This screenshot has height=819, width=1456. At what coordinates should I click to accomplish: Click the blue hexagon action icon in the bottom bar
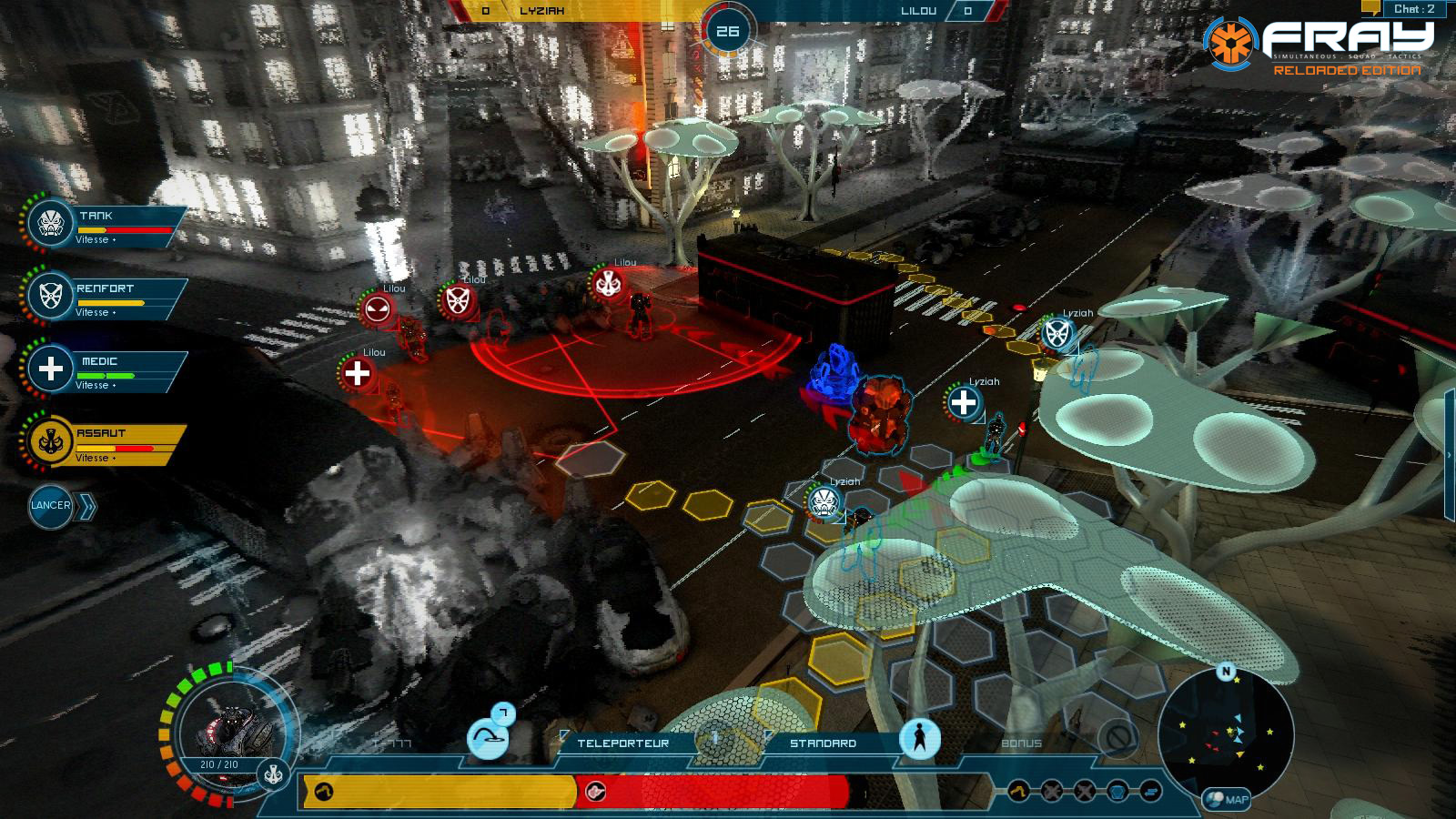click(x=1118, y=791)
